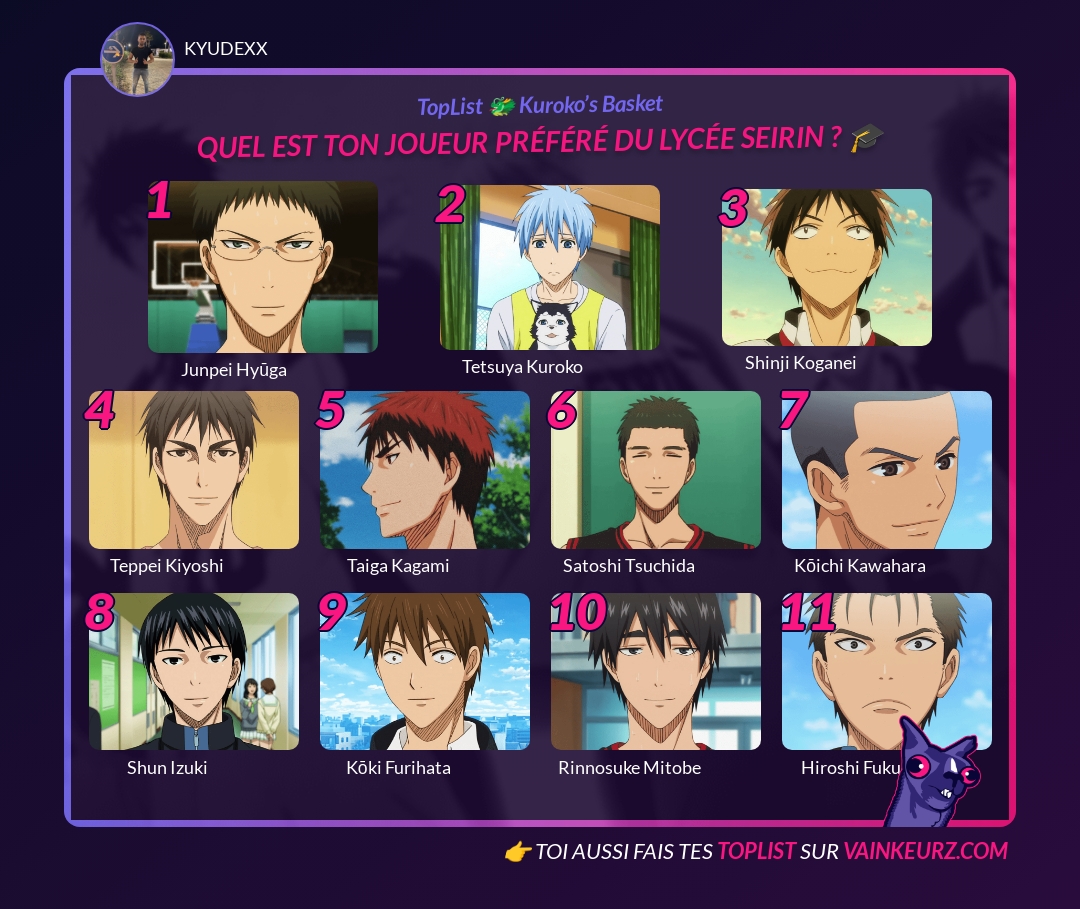Choose Kōki Furihata's picture
Image resolution: width=1080 pixels, height=909 pixels.
click(425, 672)
